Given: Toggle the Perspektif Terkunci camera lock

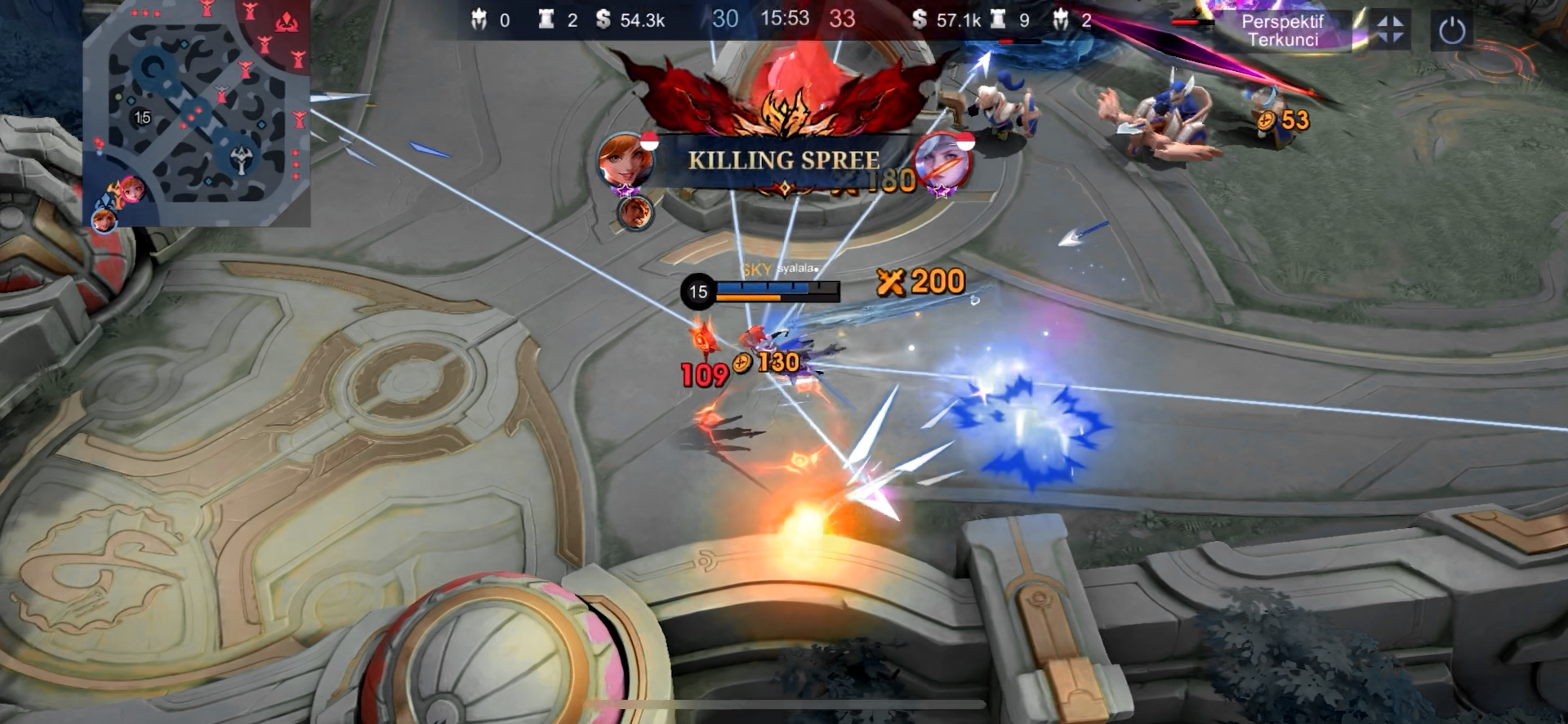Looking at the screenshot, I should pos(1282,31).
